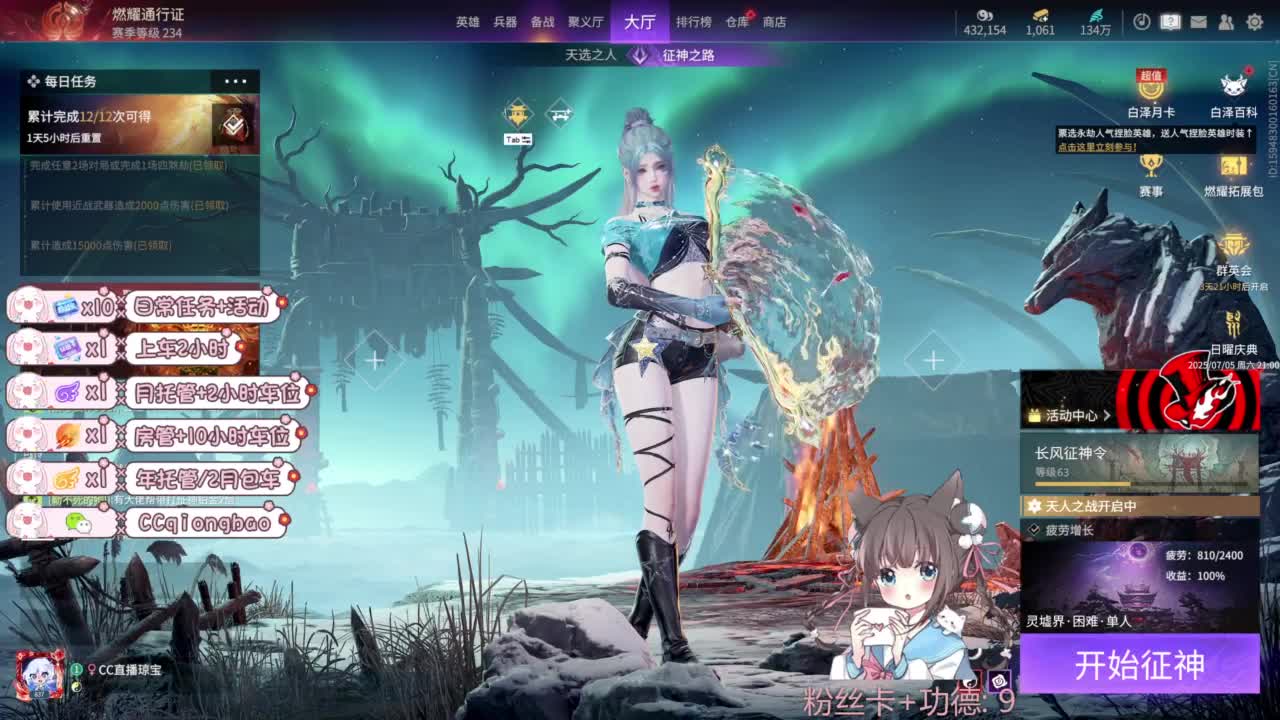Viewport: 1280px width, 720px height.
Task: Open the 燃耀拓展包 expansion pack icon
Action: pyautogui.click(x=1232, y=165)
